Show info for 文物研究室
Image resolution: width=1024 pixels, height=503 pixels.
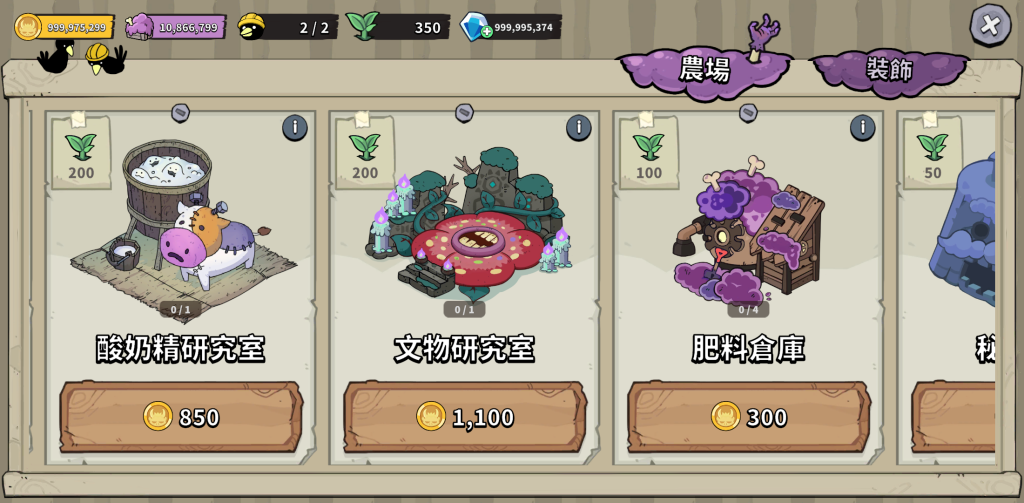click(x=578, y=127)
